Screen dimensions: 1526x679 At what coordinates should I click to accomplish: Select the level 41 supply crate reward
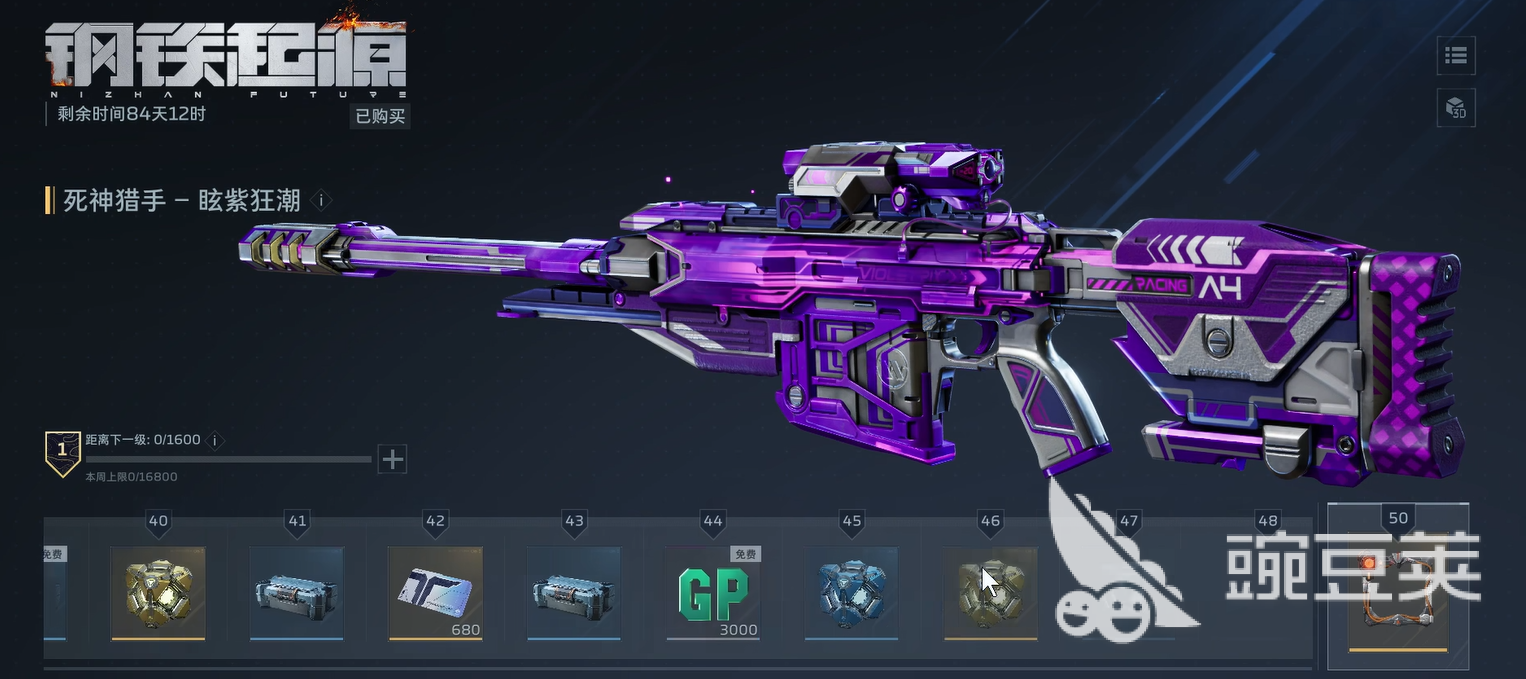coord(296,592)
